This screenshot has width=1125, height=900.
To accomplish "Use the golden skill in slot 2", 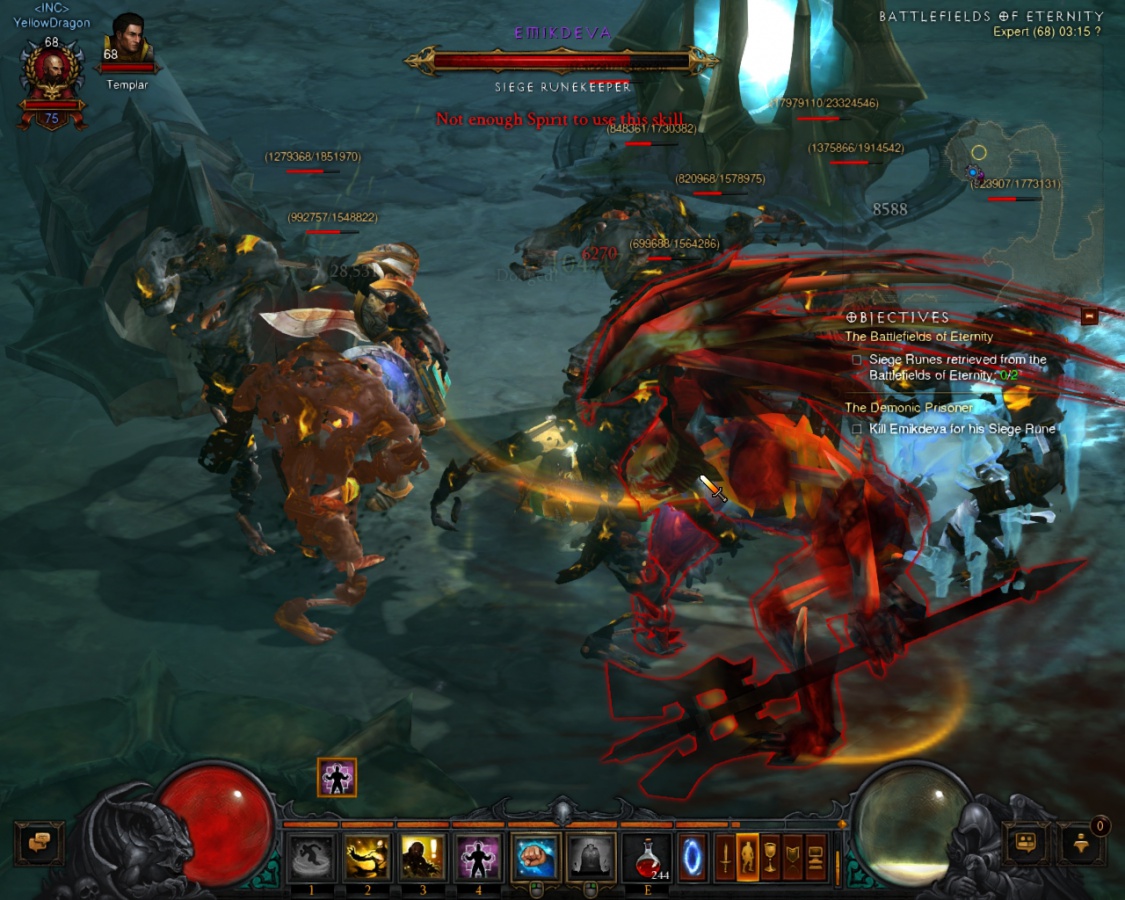I will click(x=367, y=857).
